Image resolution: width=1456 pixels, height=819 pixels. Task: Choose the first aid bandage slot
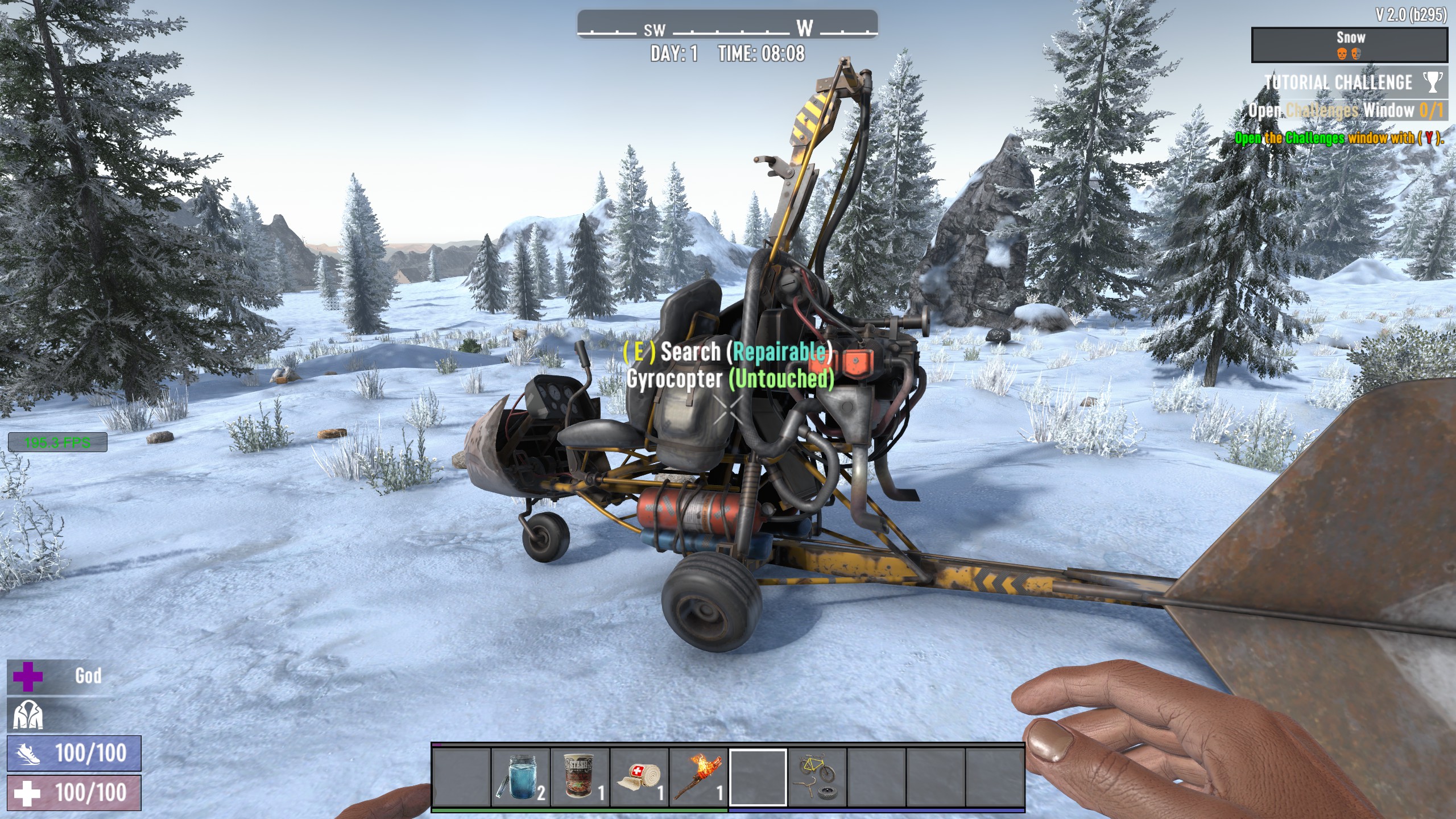point(639,776)
